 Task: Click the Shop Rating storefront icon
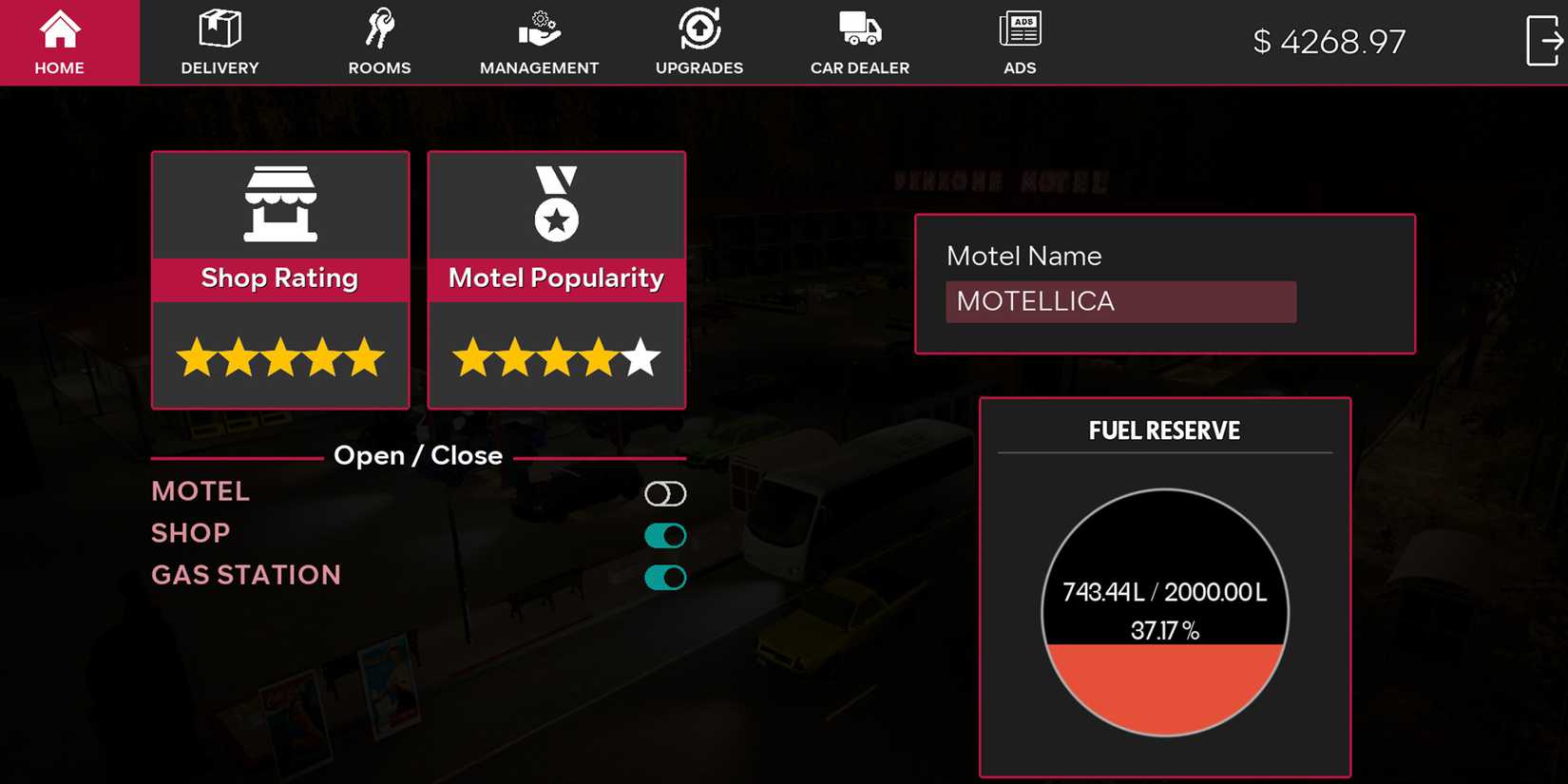pyautogui.click(x=280, y=204)
